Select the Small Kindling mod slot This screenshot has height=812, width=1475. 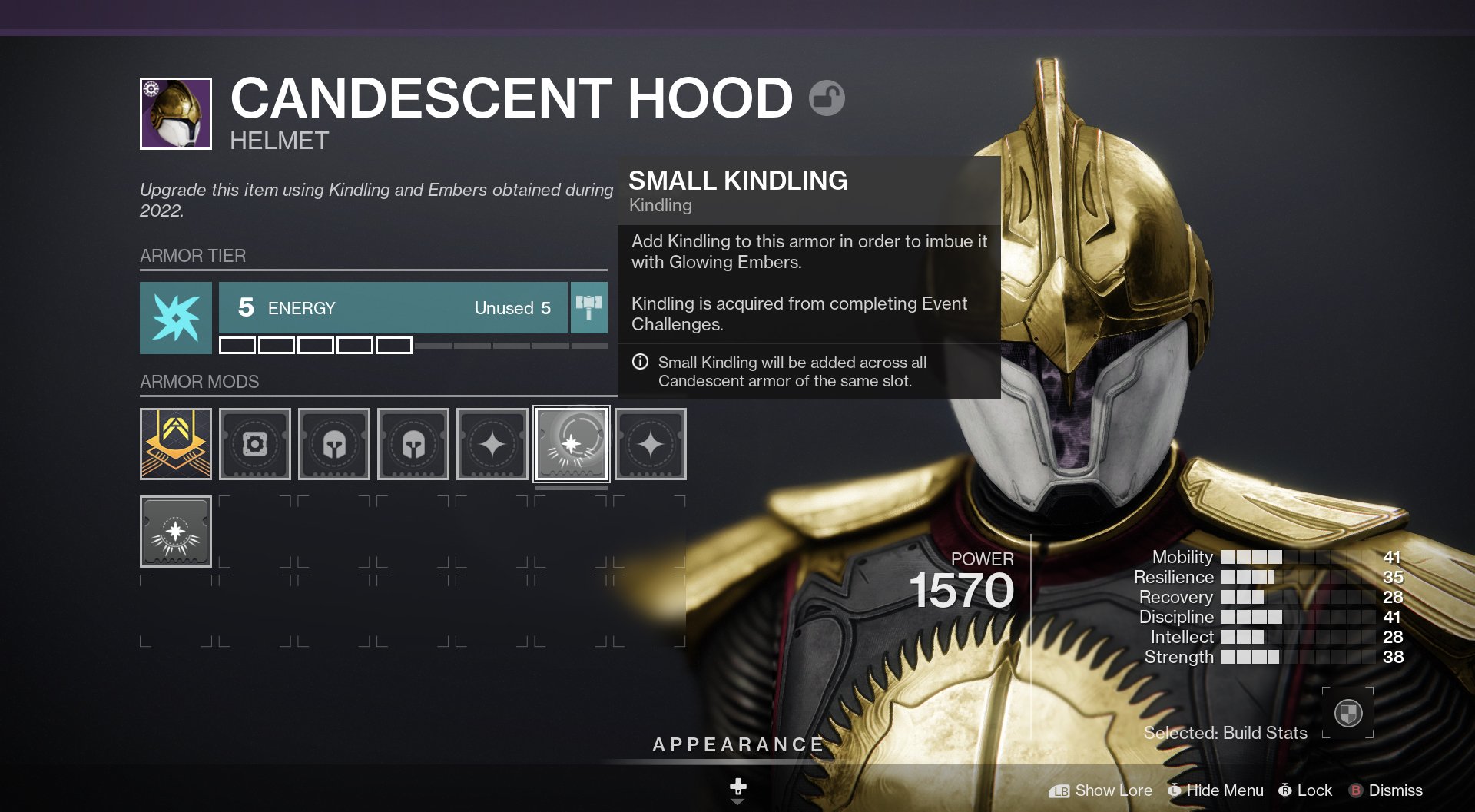[571, 444]
